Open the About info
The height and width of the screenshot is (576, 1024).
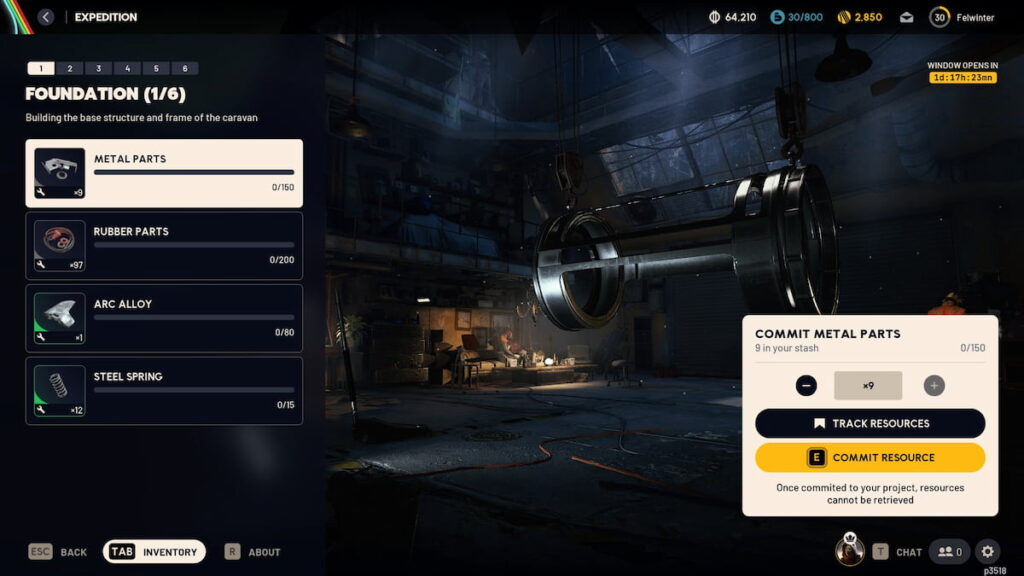coord(252,552)
